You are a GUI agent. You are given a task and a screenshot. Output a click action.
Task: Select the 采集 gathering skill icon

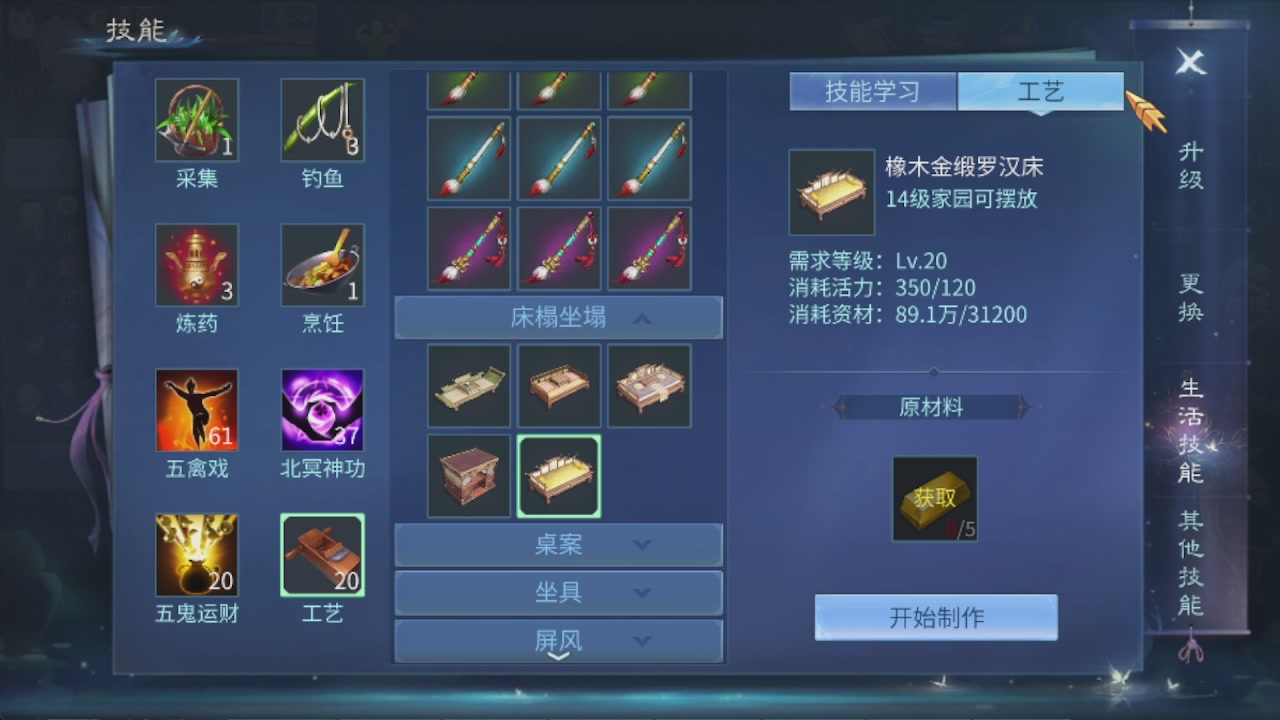click(x=197, y=120)
